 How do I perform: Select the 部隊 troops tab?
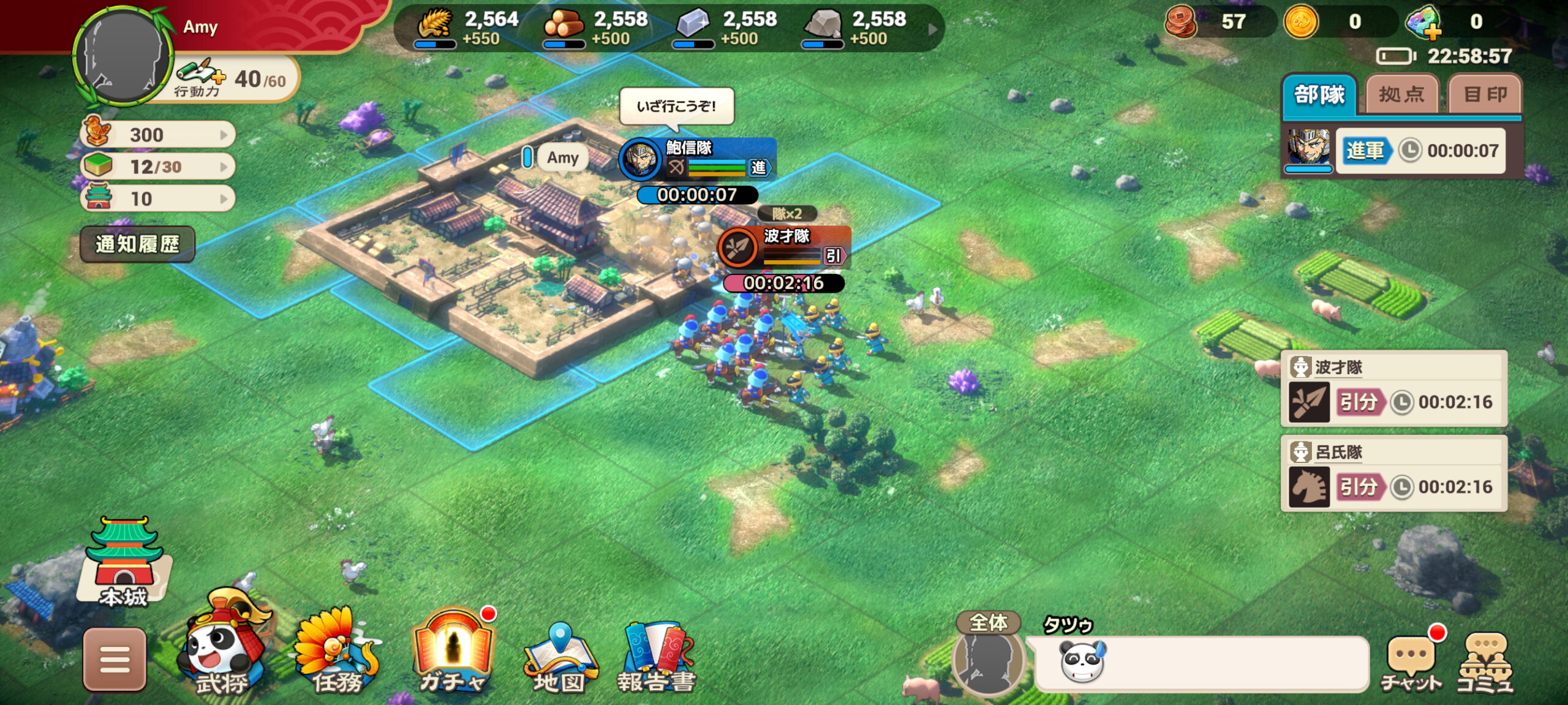click(1319, 95)
